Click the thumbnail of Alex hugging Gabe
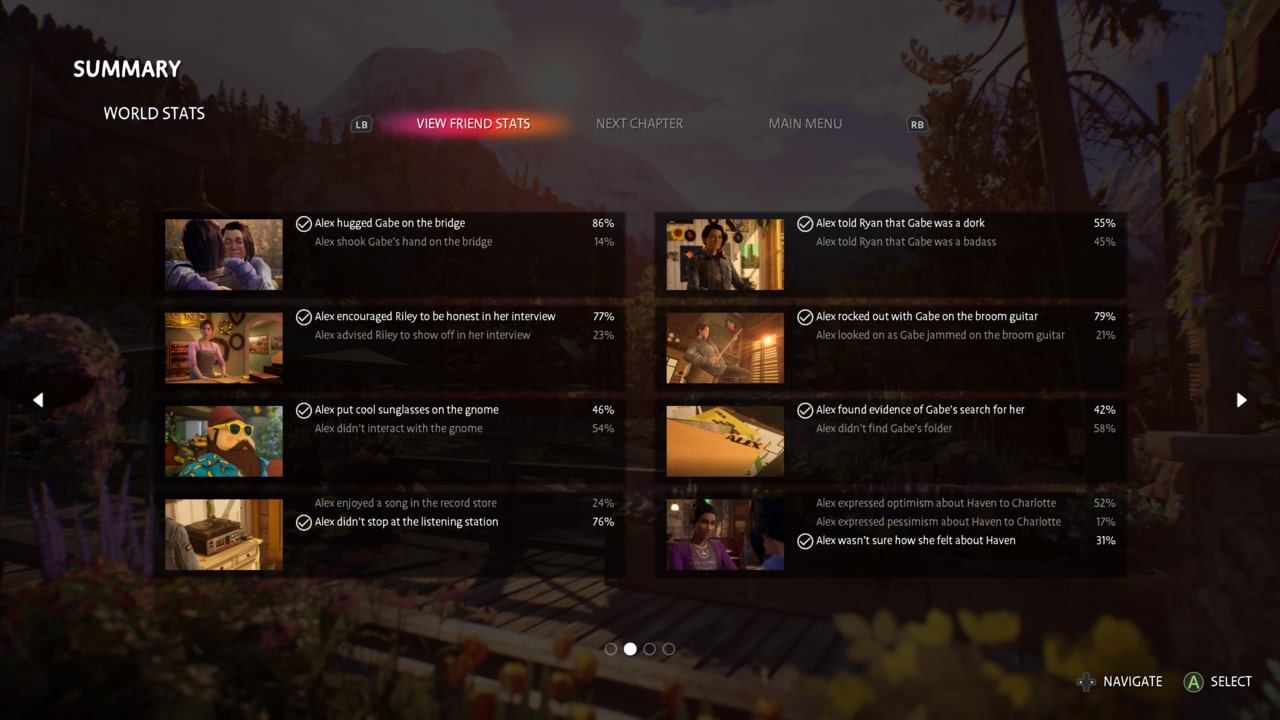This screenshot has width=1280, height=720. (x=223, y=255)
